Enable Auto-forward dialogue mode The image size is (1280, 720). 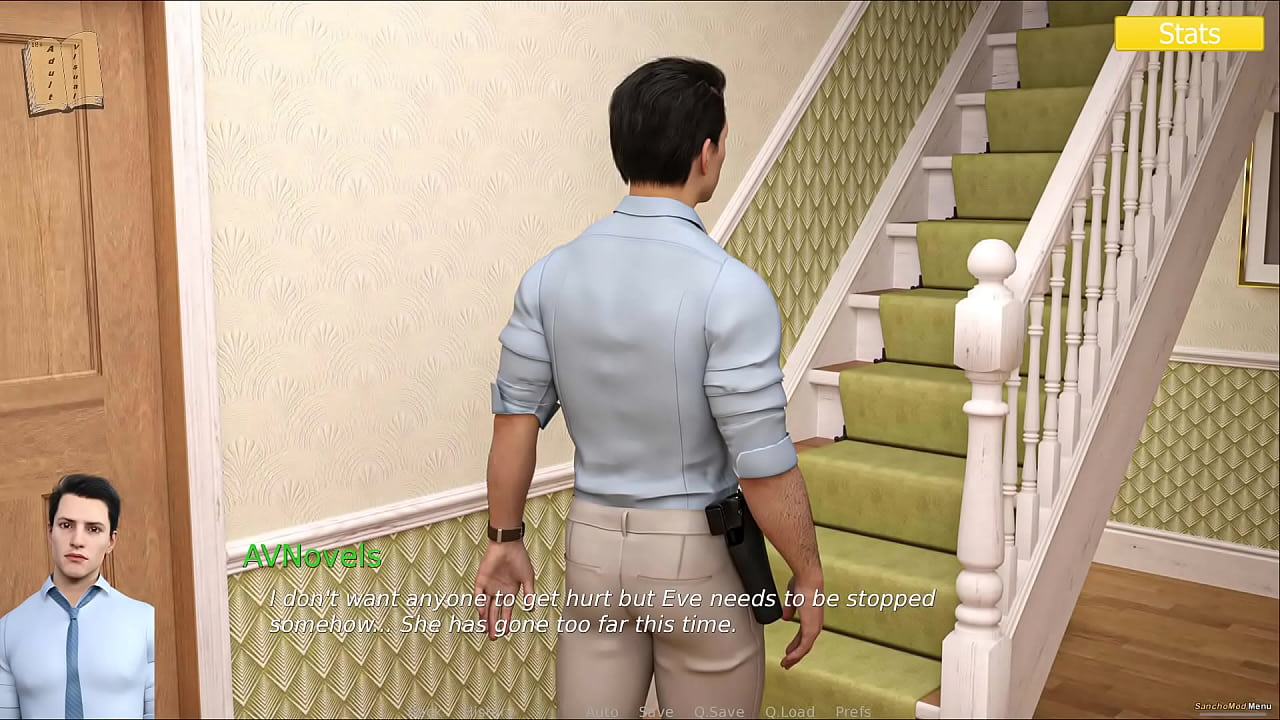(x=602, y=712)
